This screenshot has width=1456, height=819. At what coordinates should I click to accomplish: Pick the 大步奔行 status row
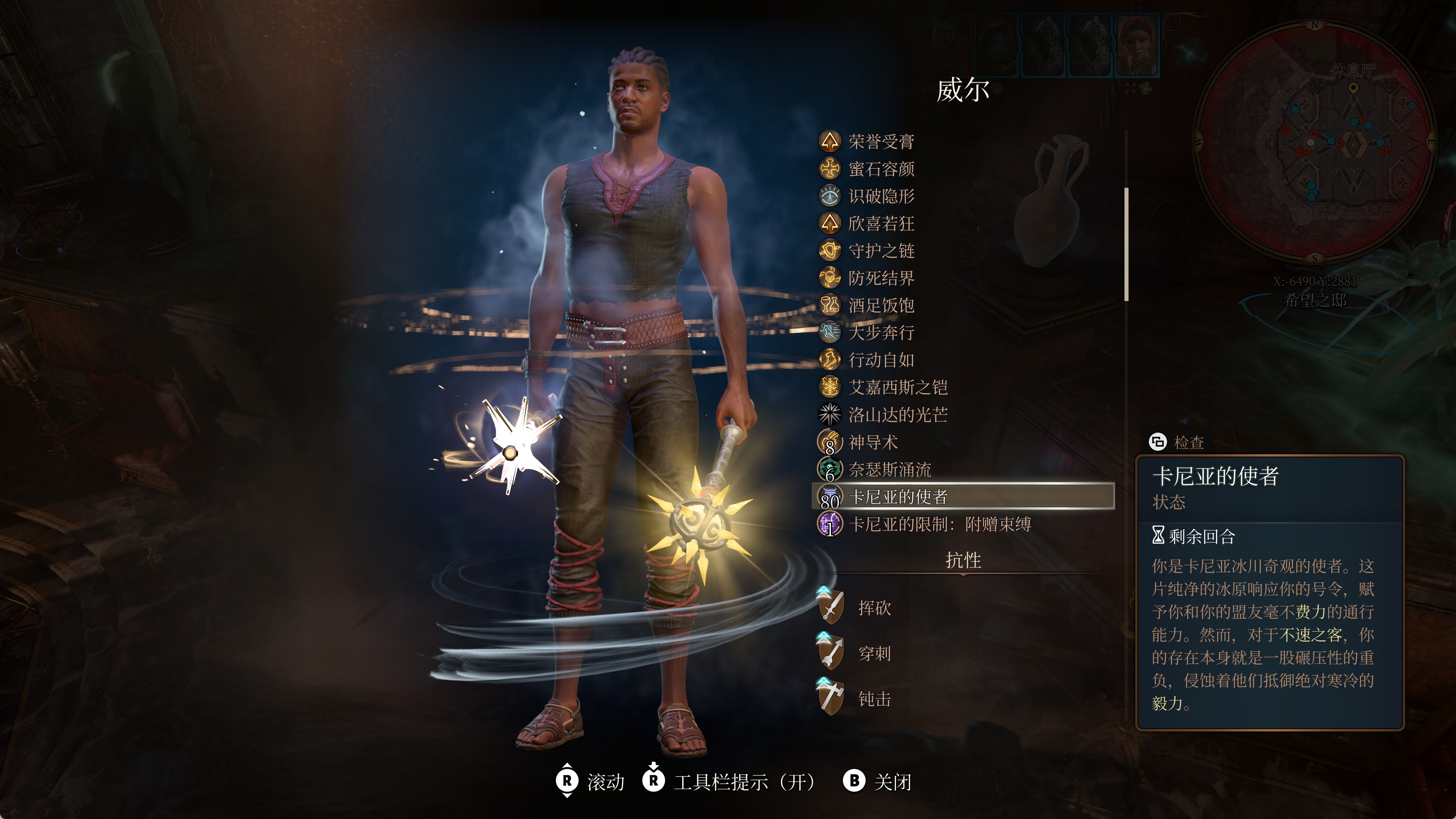pos(880,333)
